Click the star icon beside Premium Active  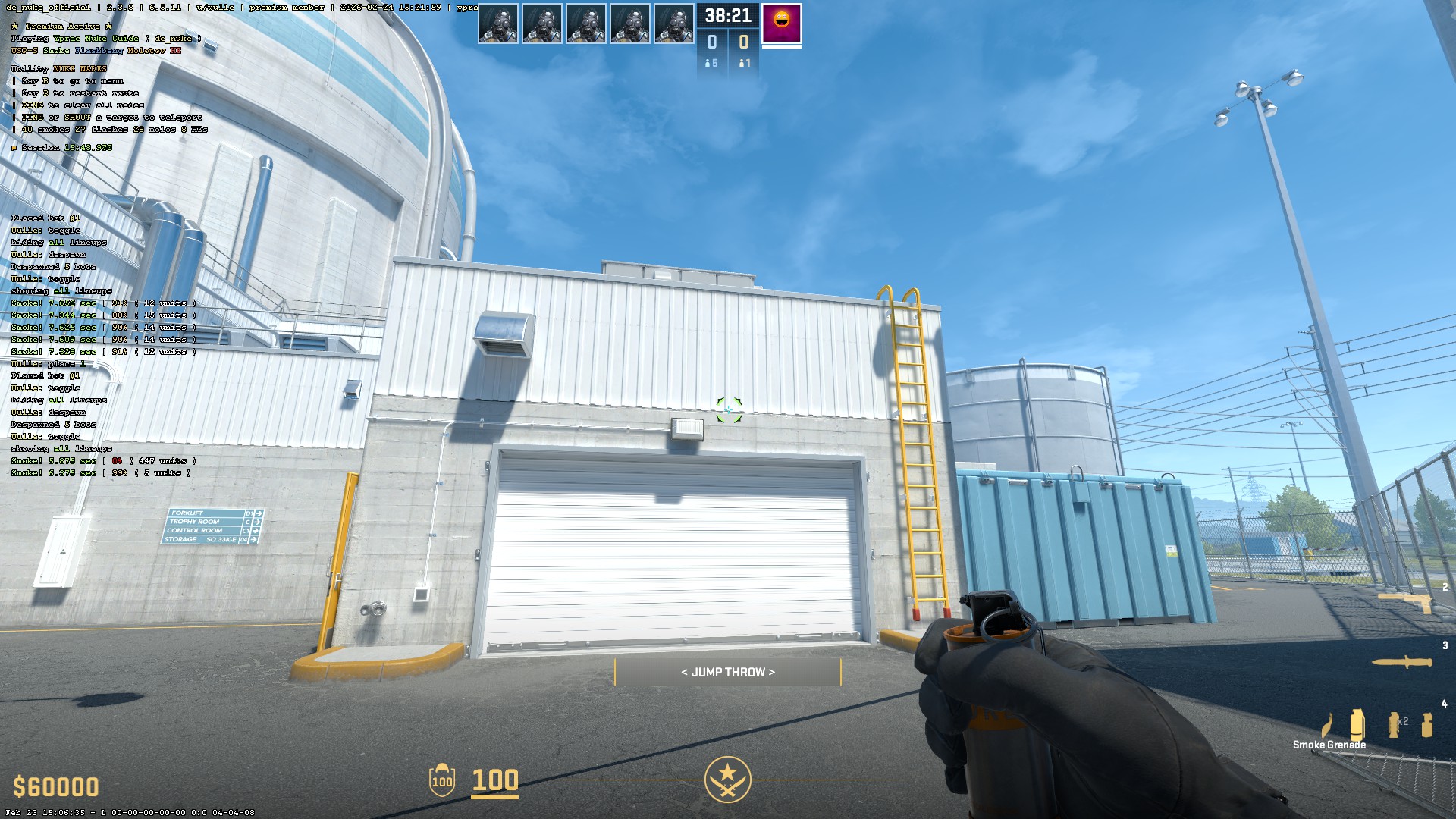(x=14, y=25)
